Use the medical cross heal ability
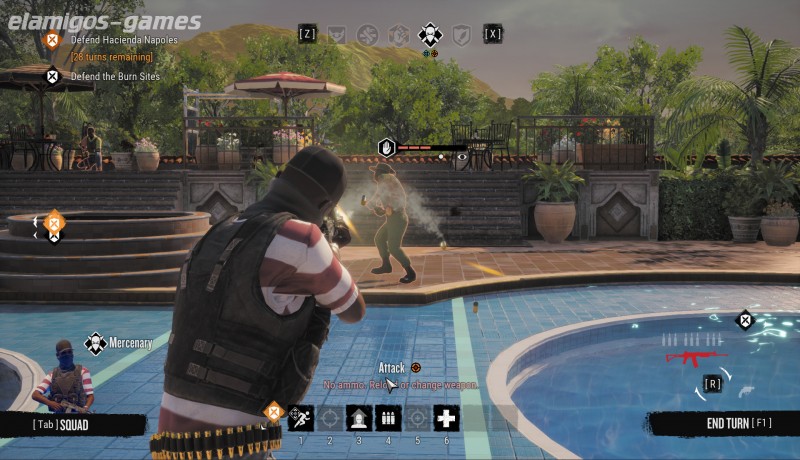The height and width of the screenshot is (460, 800). coord(446,418)
